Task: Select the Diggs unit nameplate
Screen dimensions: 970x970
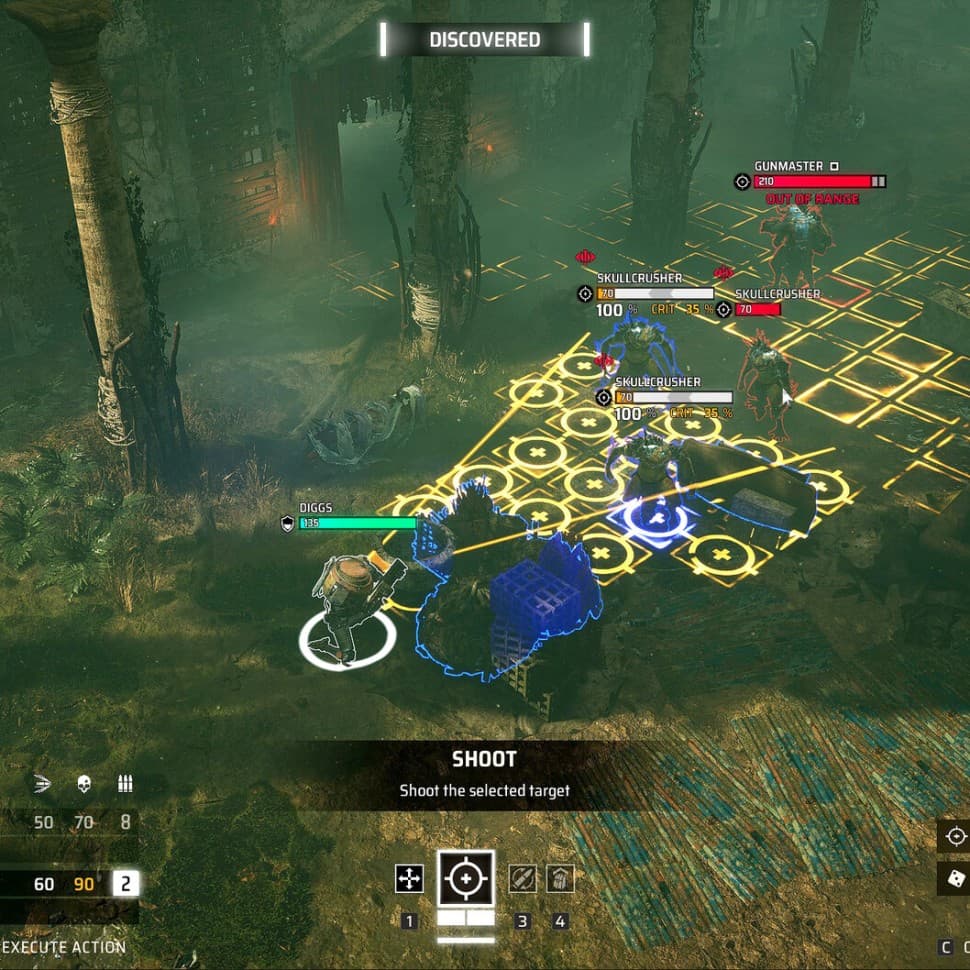Action: [316, 508]
